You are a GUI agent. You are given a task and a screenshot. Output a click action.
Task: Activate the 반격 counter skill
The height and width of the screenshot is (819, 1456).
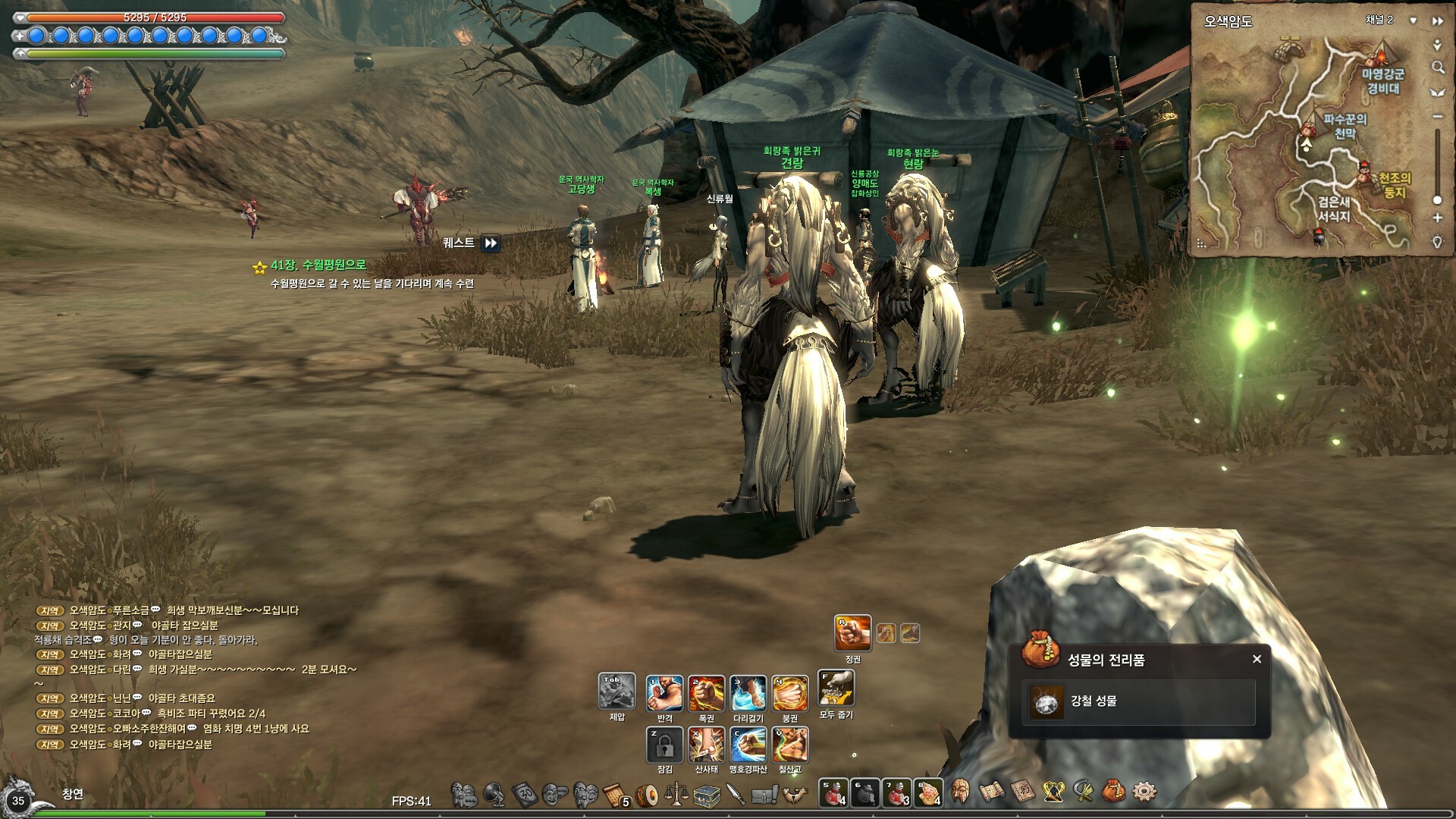[664, 693]
